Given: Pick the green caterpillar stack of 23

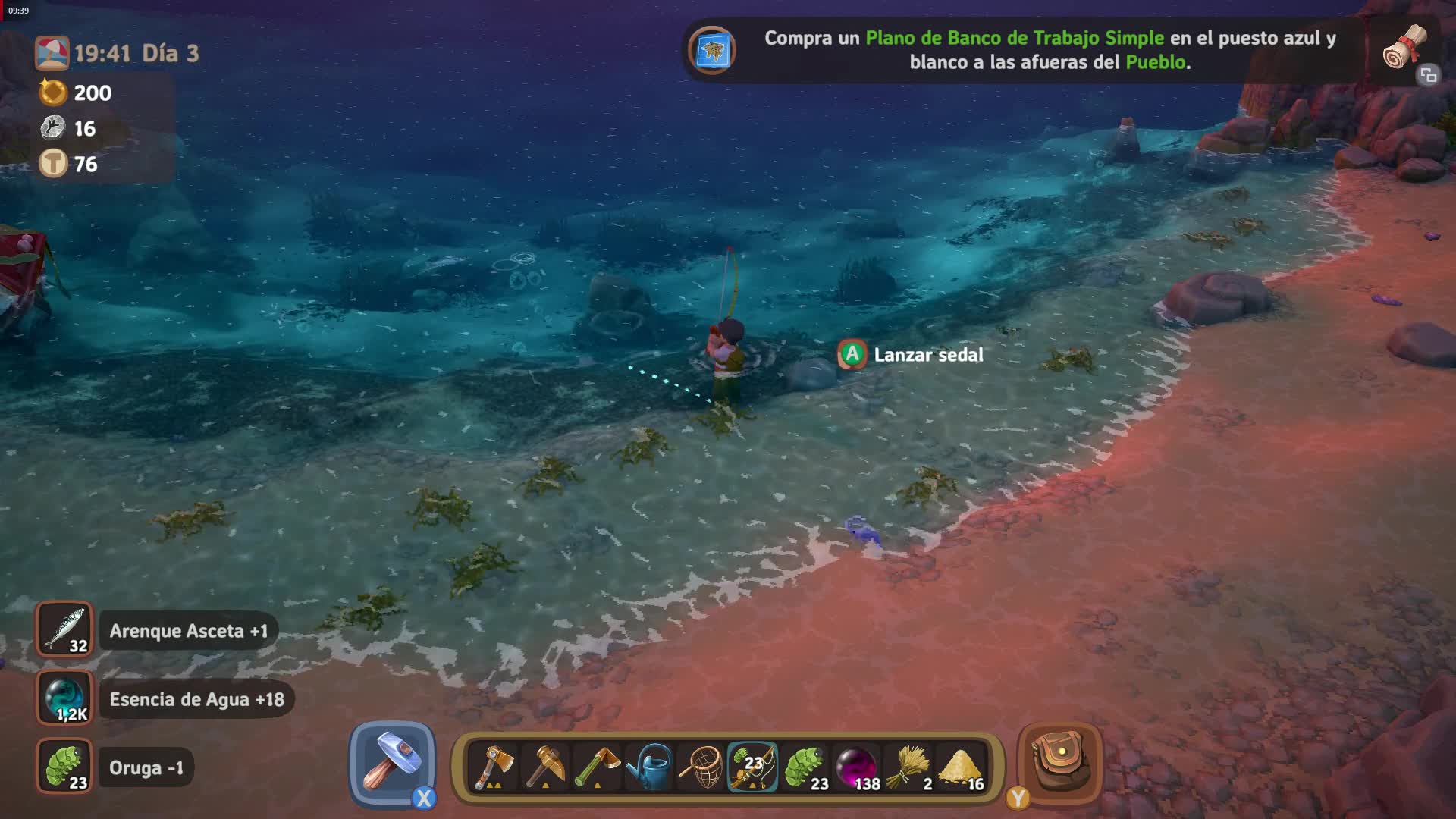Looking at the screenshot, I should (805, 767).
